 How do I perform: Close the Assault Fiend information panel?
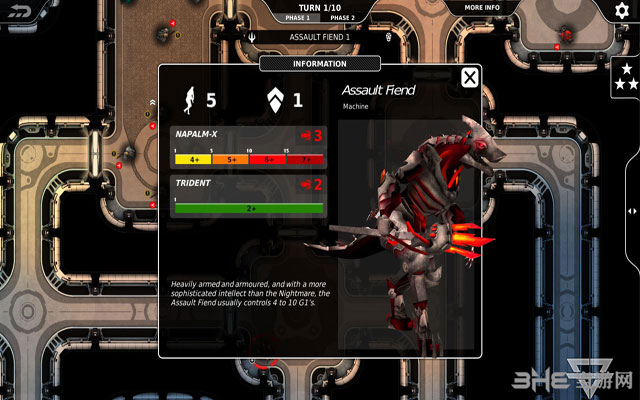pos(469,78)
